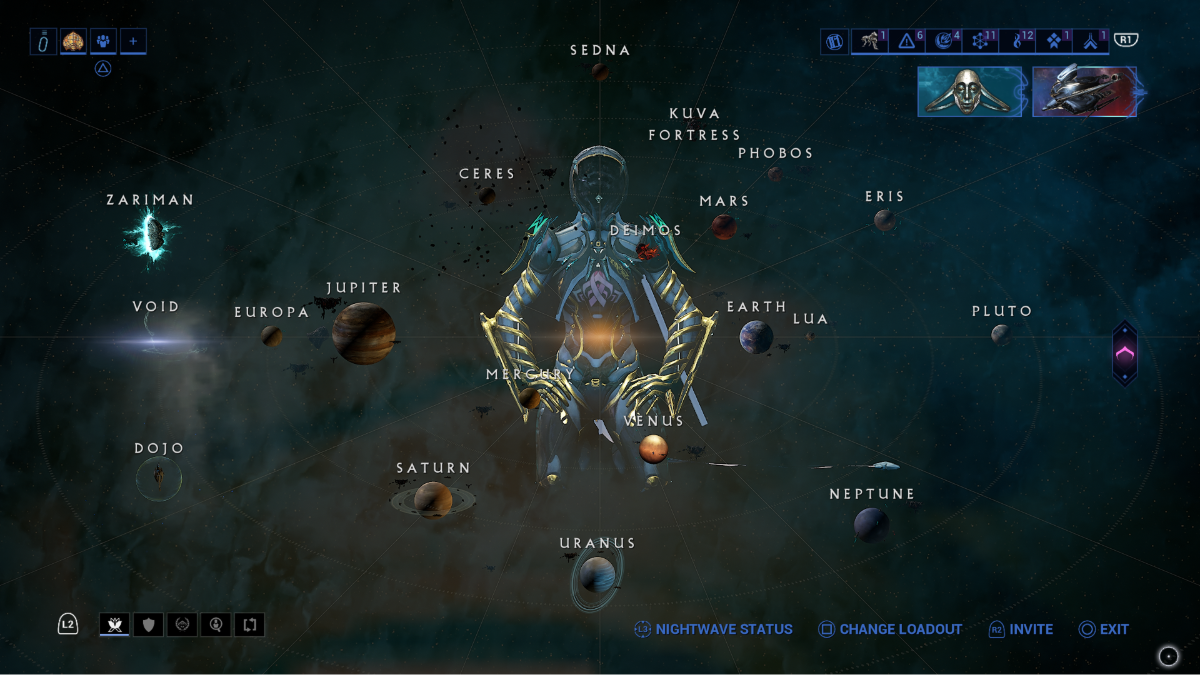The height and width of the screenshot is (675, 1200).
Task: Select the player avatar glyph slot
Action: pos(74,41)
